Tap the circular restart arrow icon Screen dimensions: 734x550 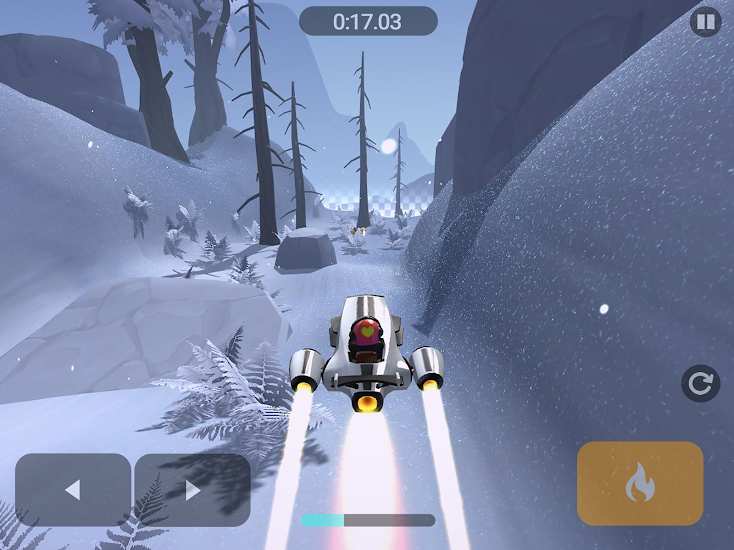(700, 383)
